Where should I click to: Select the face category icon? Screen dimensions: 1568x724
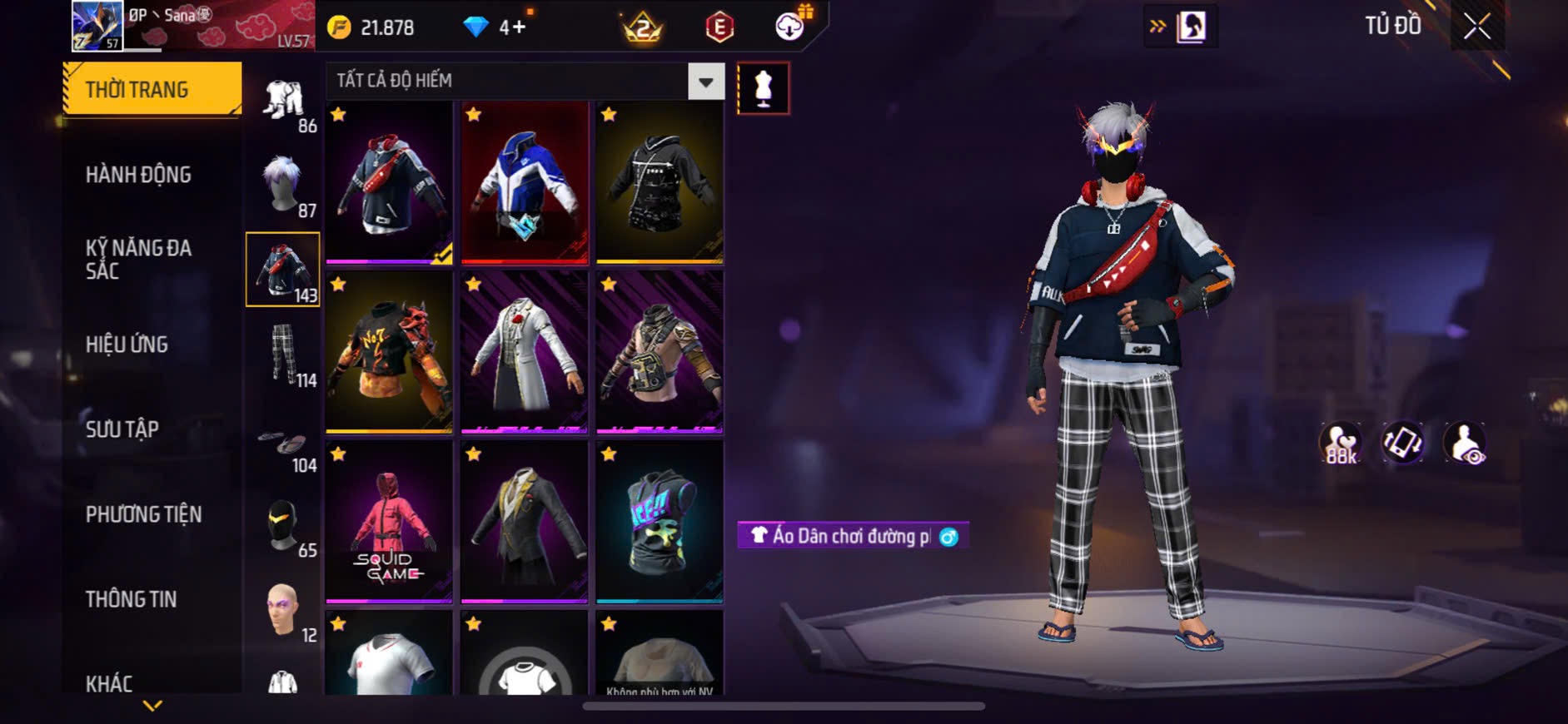tap(283, 610)
